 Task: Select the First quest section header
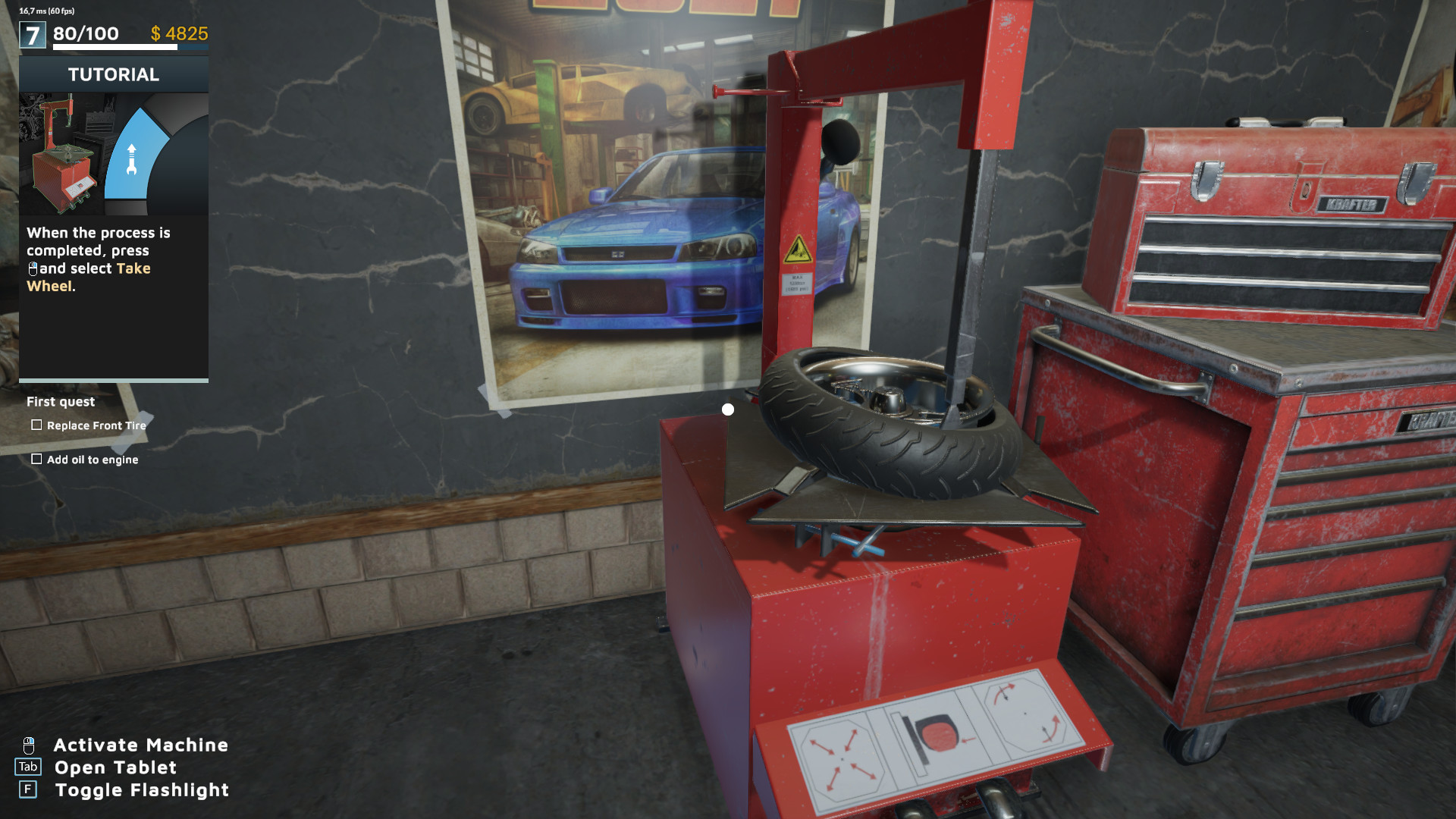(x=60, y=401)
